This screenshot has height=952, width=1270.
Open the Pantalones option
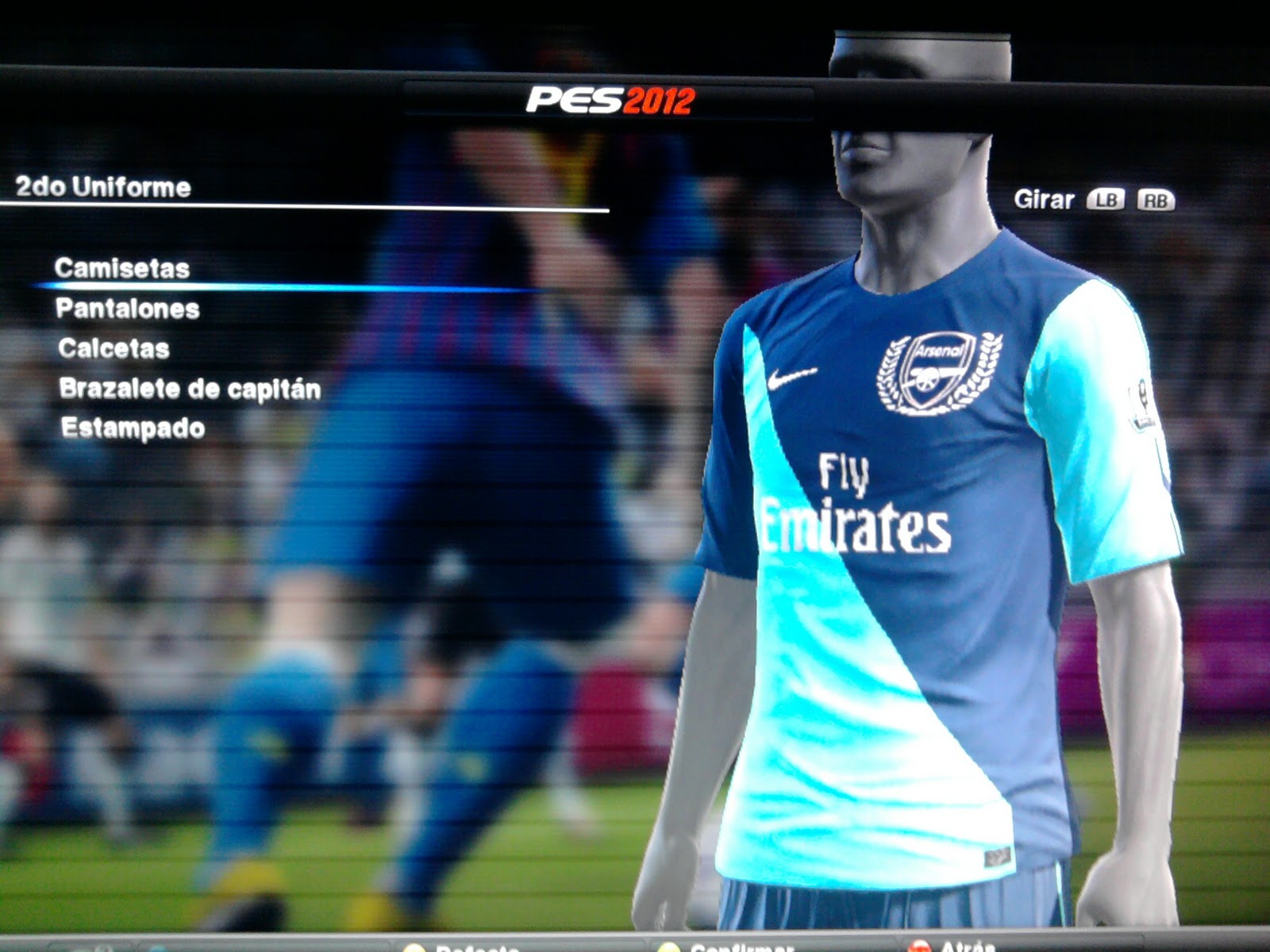pos(127,309)
